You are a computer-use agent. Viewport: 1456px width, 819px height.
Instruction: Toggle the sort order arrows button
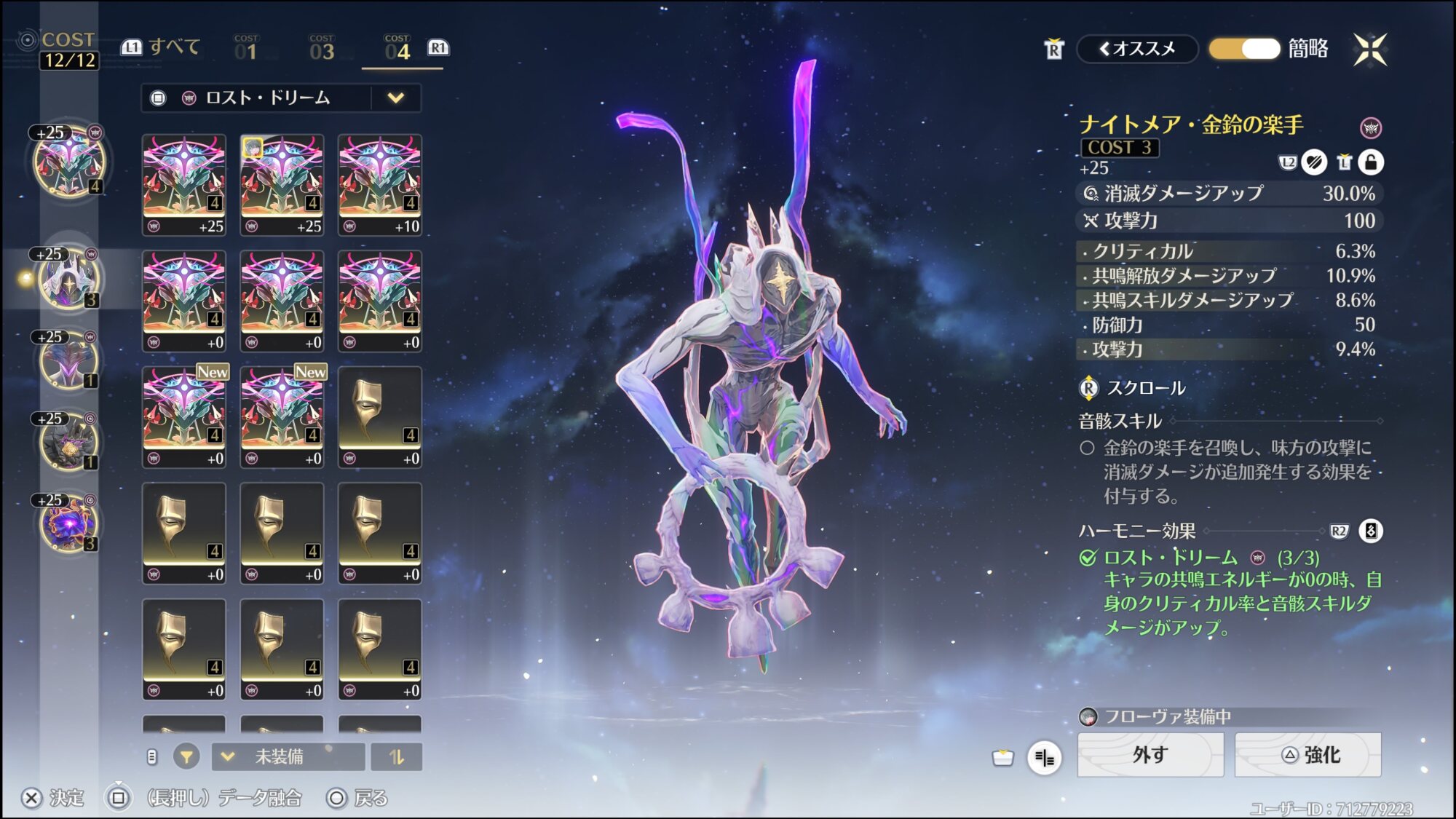396,757
